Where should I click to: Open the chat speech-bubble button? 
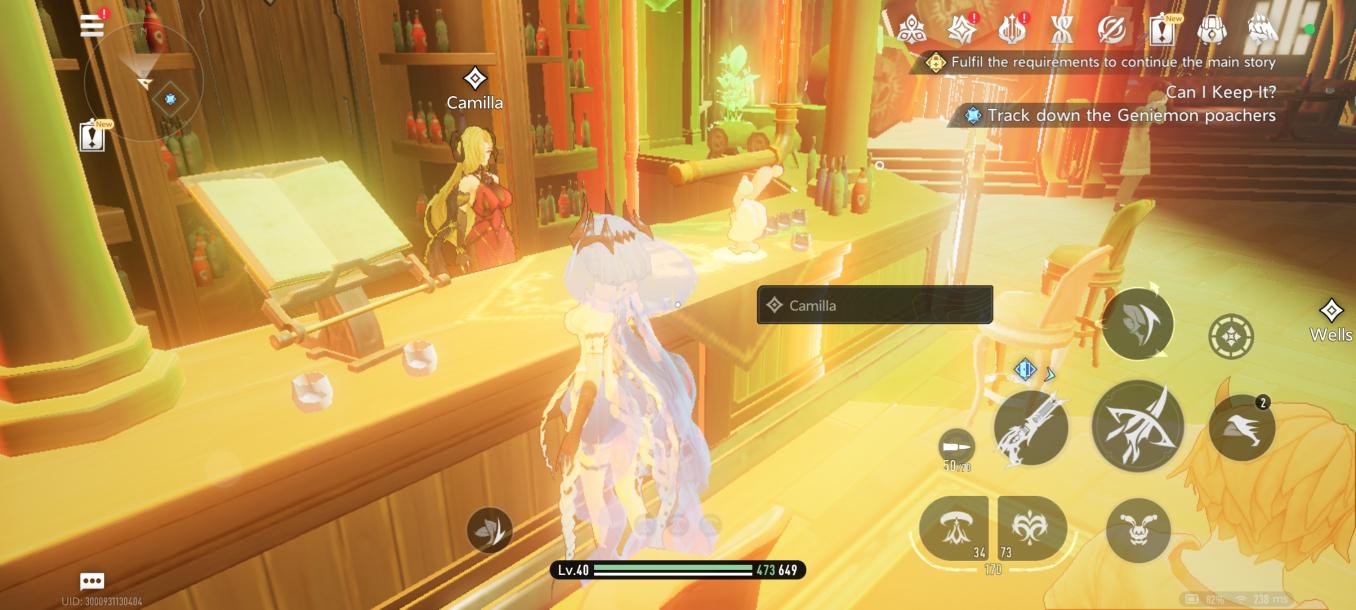[x=92, y=581]
